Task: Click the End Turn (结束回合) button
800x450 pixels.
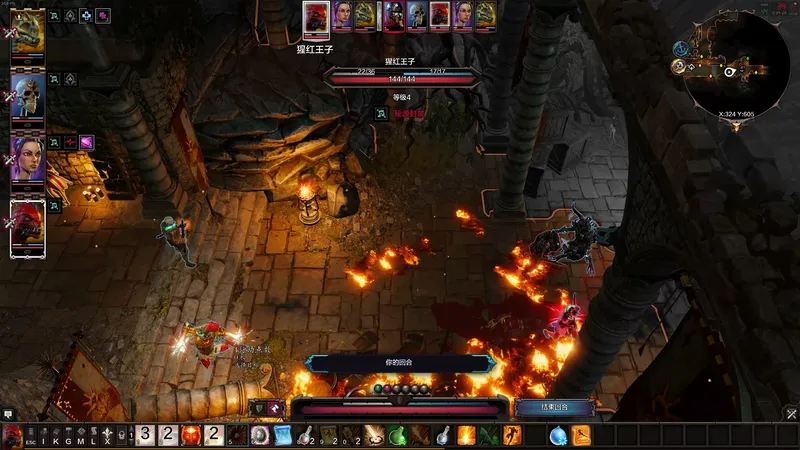Action: coord(556,408)
